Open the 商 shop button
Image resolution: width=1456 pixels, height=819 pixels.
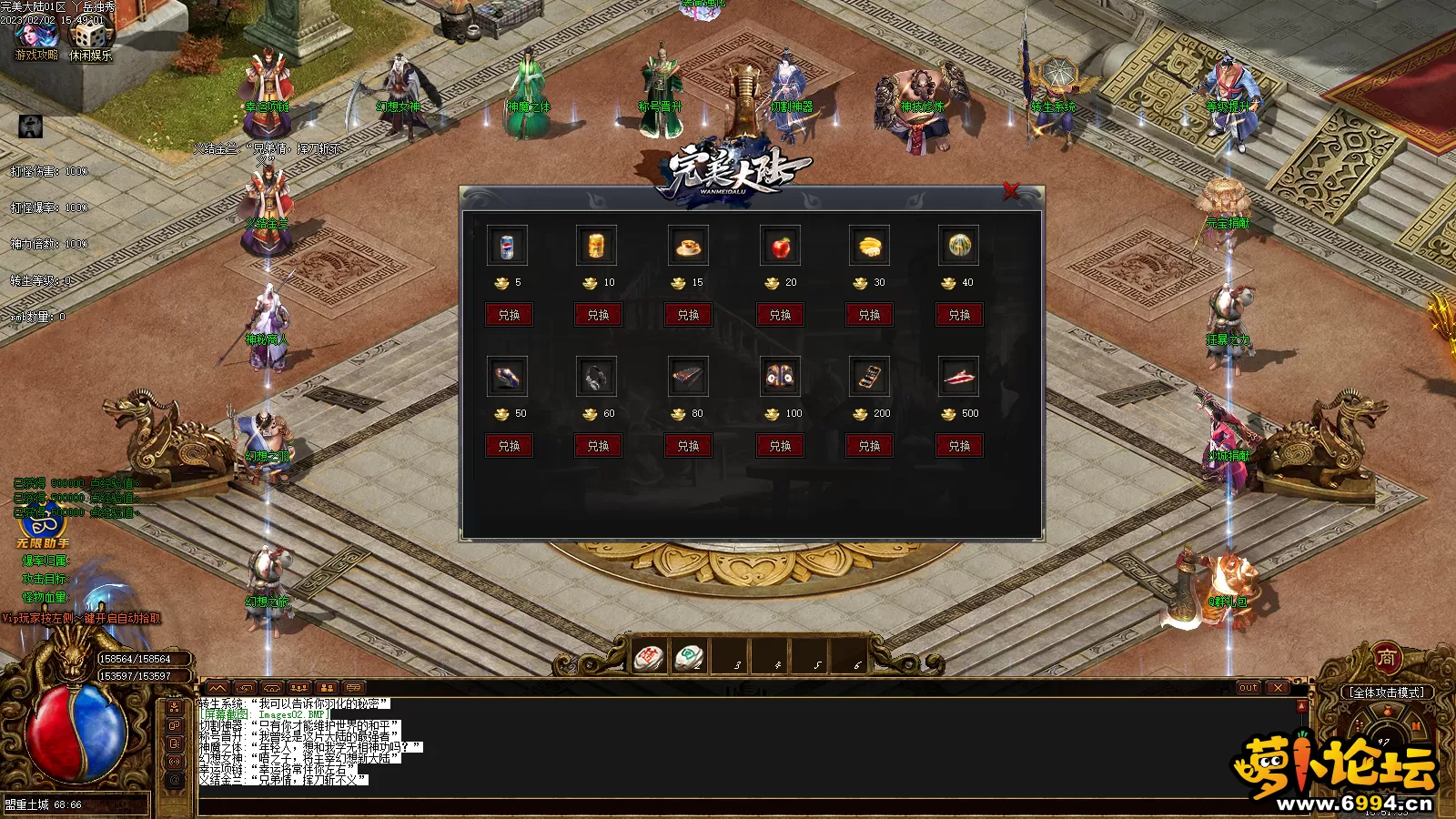[x=1386, y=657]
